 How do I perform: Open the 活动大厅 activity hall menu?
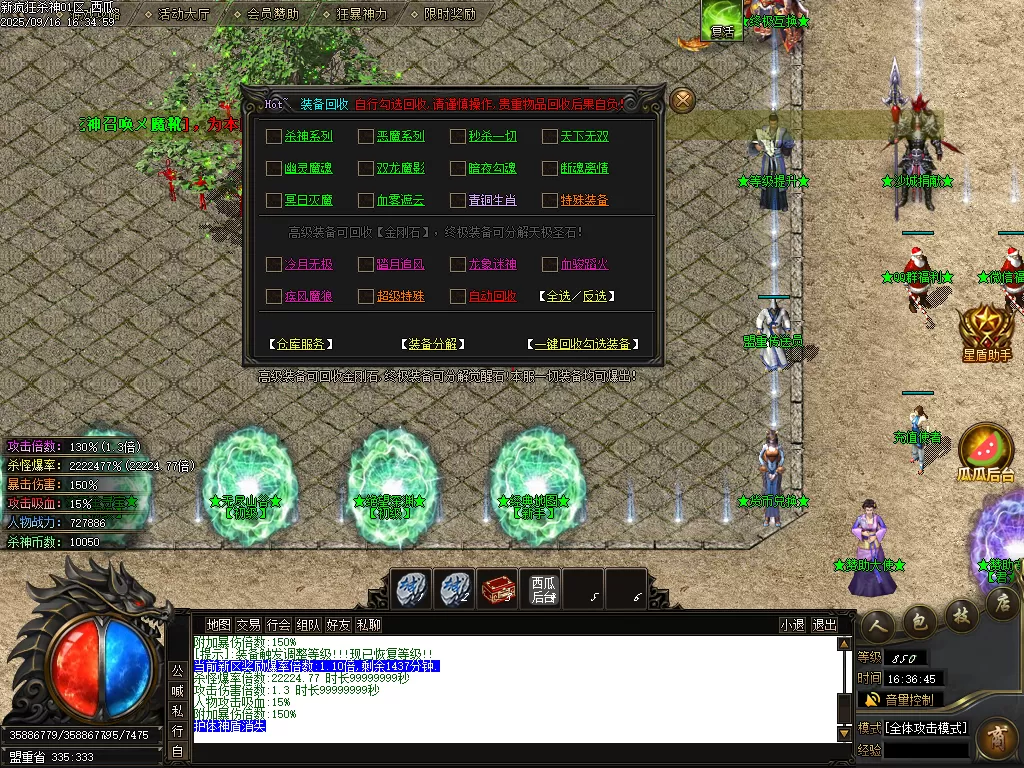click(x=184, y=14)
